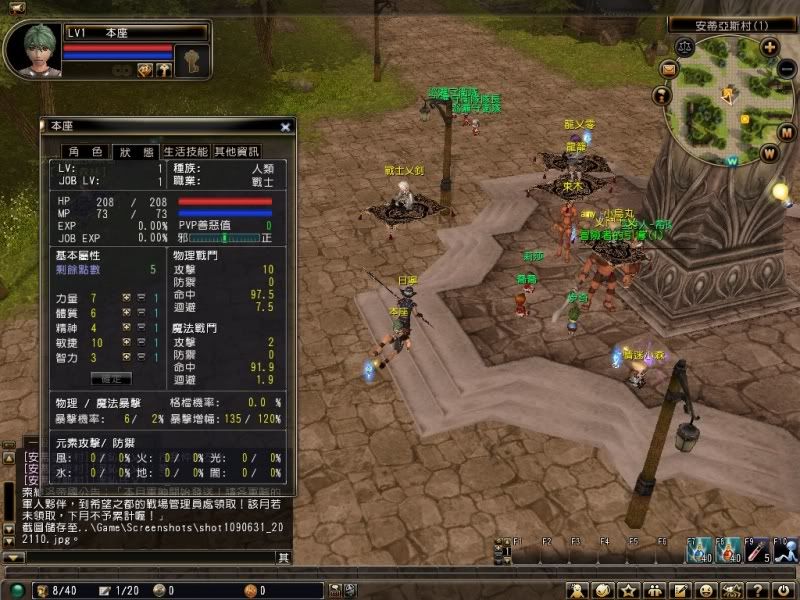This screenshot has width=800, height=600.
Task: Zoom in the minimap with plus button
Action: [769, 46]
